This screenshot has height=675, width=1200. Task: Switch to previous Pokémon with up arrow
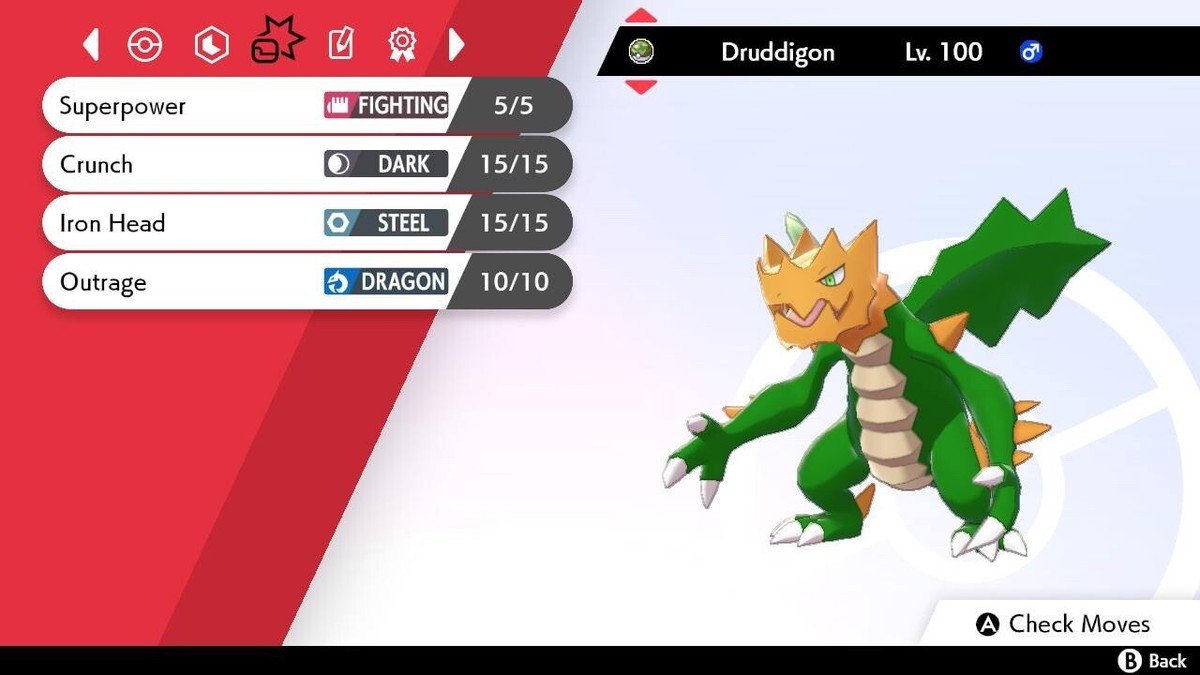[x=641, y=16]
